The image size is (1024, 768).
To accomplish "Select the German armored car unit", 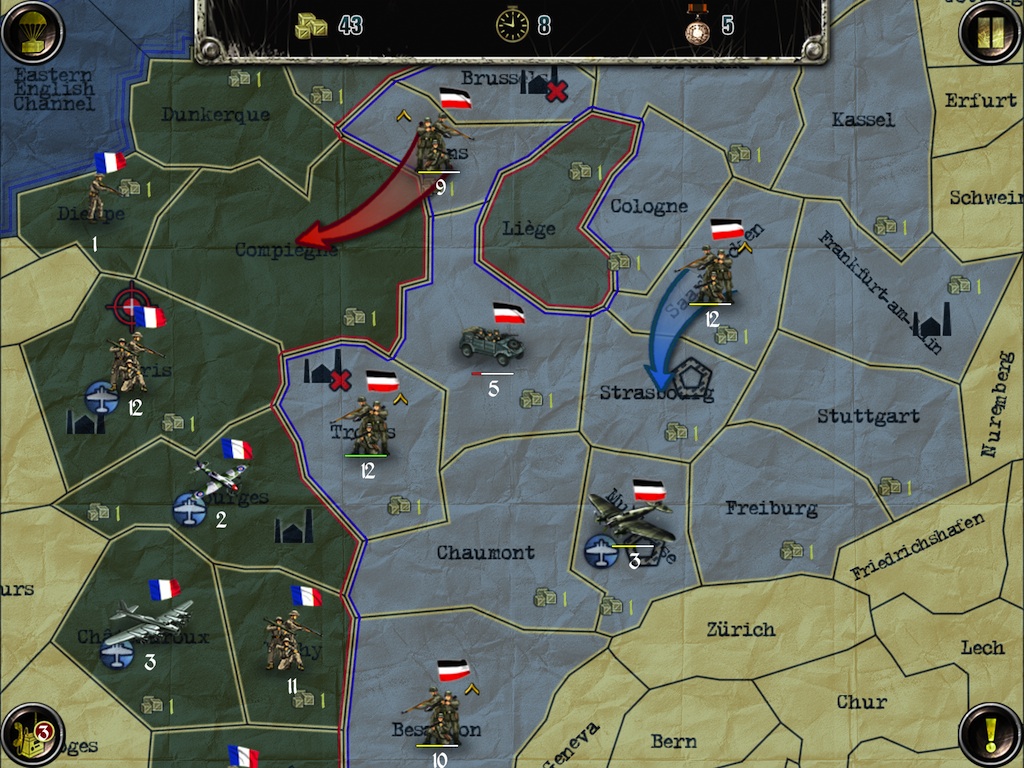I will click(x=491, y=347).
